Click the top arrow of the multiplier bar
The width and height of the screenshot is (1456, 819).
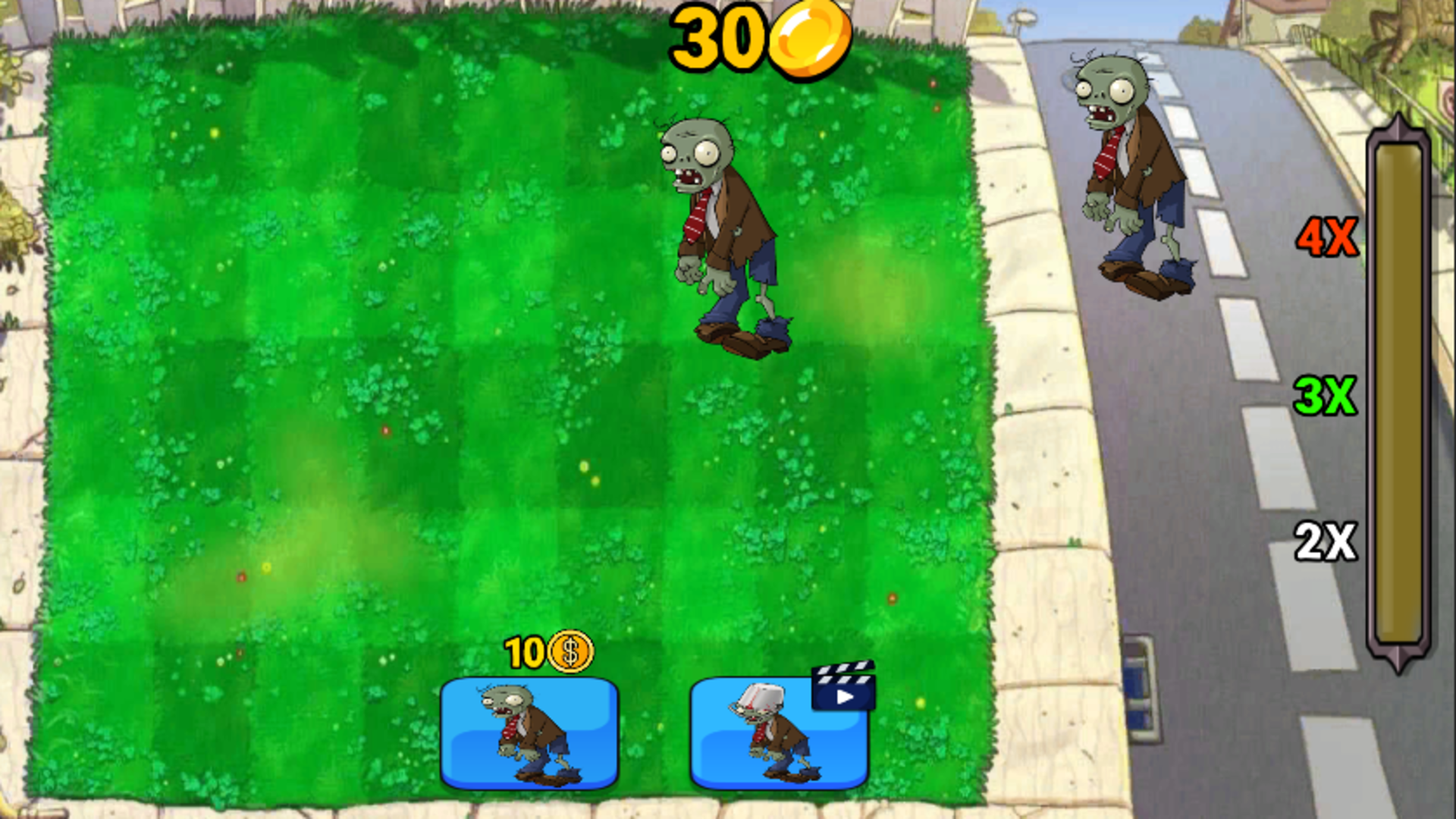[x=1398, y=121]
